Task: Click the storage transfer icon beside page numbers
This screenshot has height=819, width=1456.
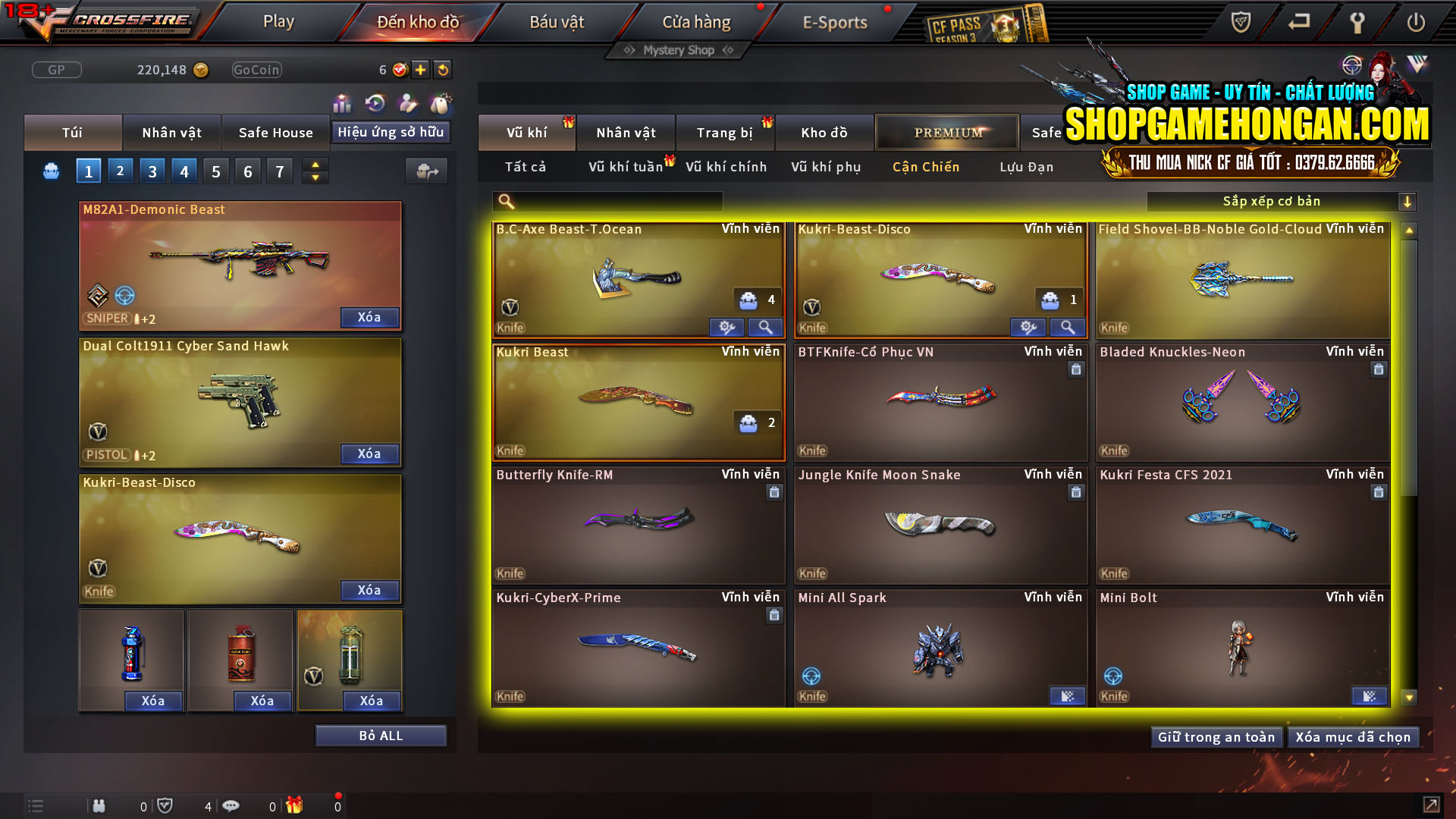Action: tap(426, 171)
